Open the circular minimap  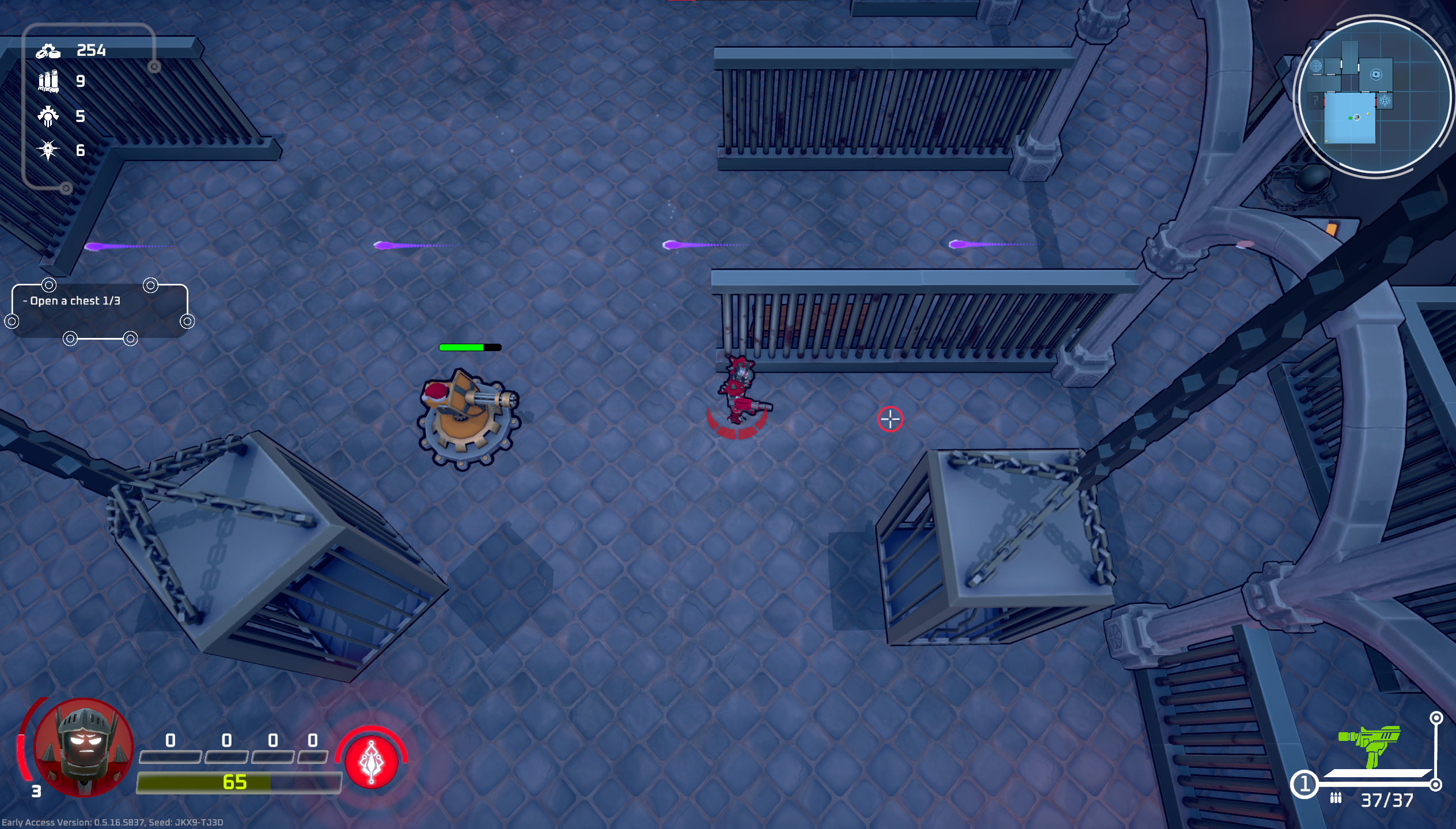click(1374, 96)
